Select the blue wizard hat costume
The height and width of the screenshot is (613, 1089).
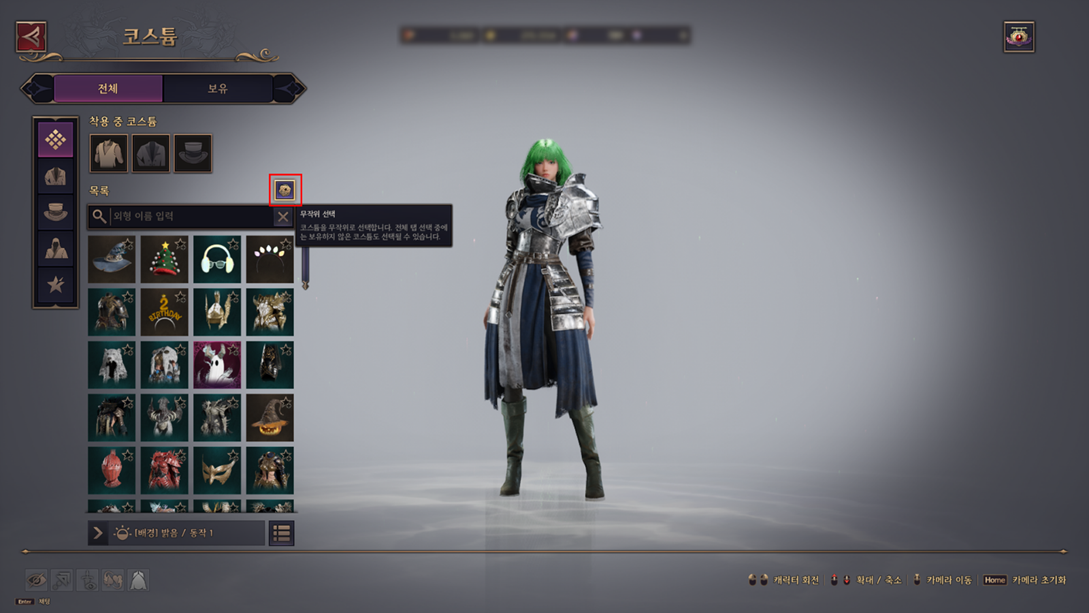tap(111, 259)
